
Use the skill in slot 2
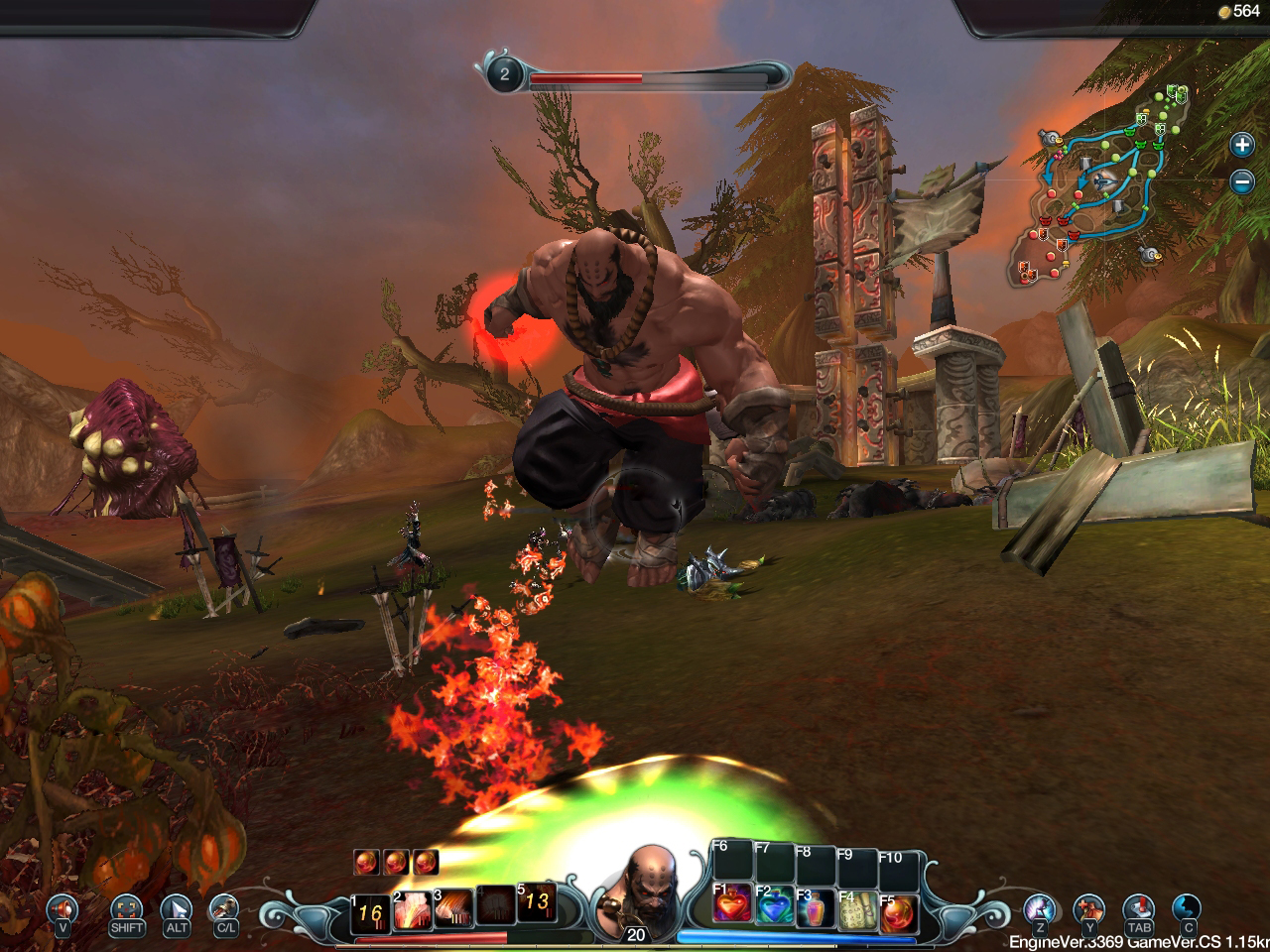[x=412, y=909]
